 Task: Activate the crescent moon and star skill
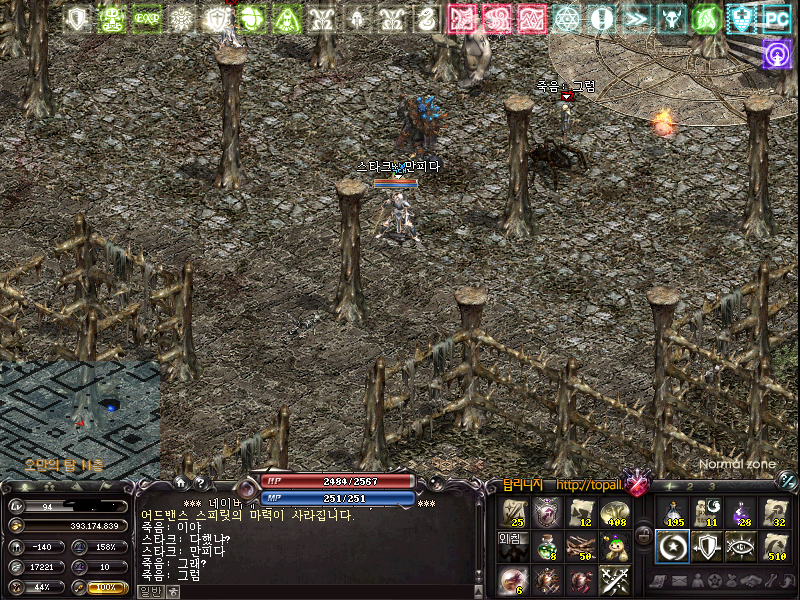click(x=672, y=546)
